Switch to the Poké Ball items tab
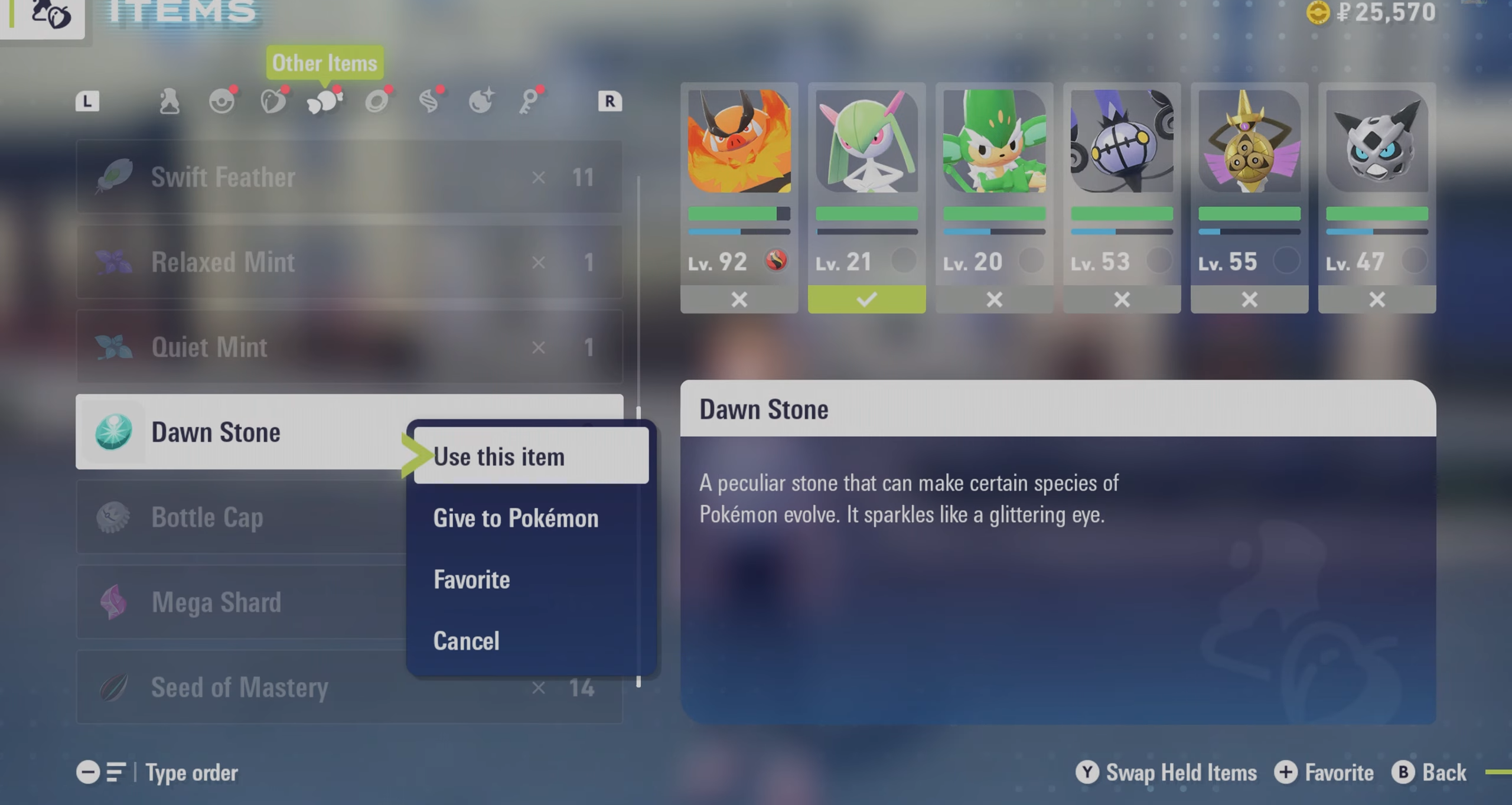The image size is (1512, 805). click(x=222, y=102)
